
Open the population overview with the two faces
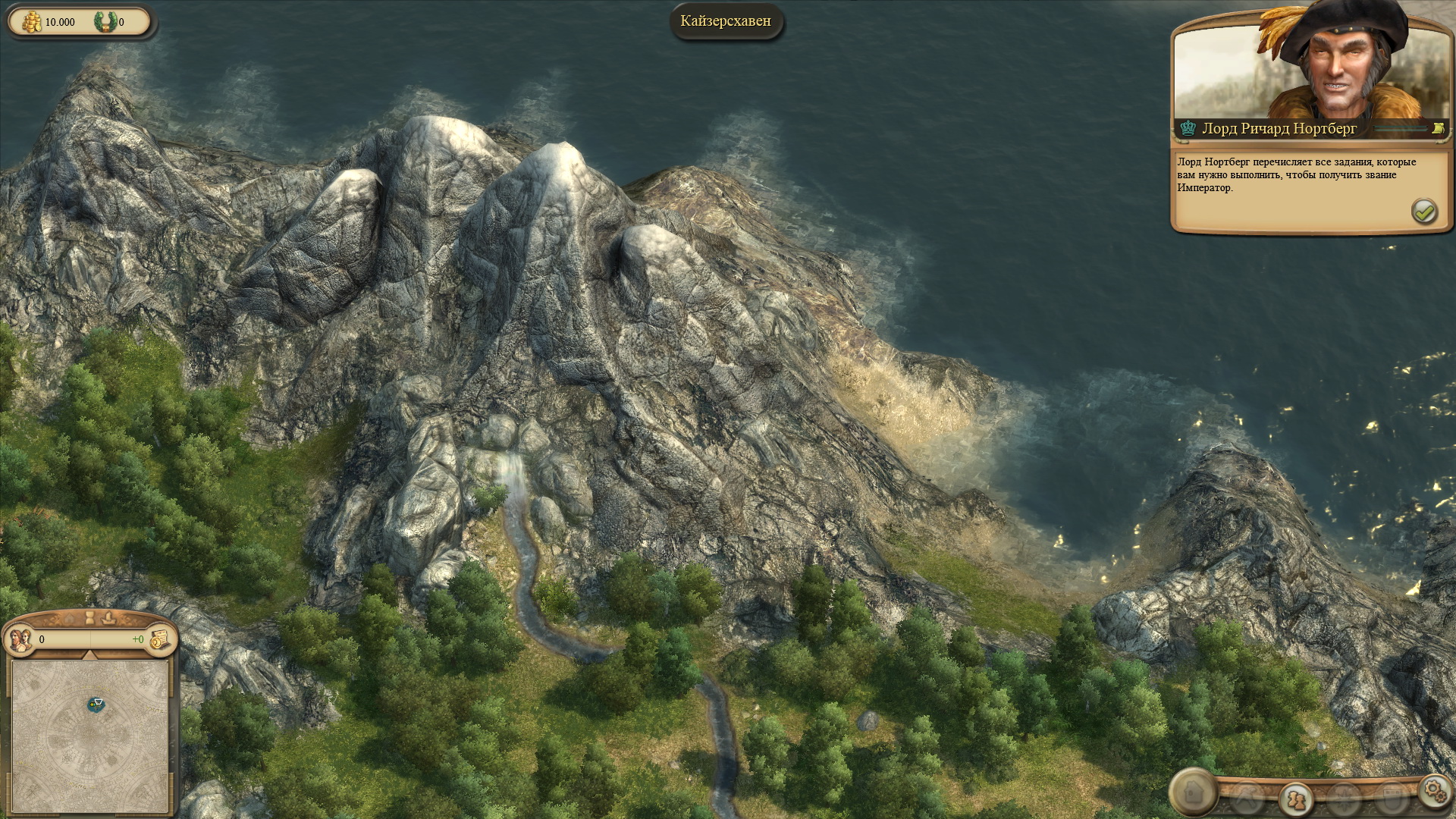coord(19,639)
